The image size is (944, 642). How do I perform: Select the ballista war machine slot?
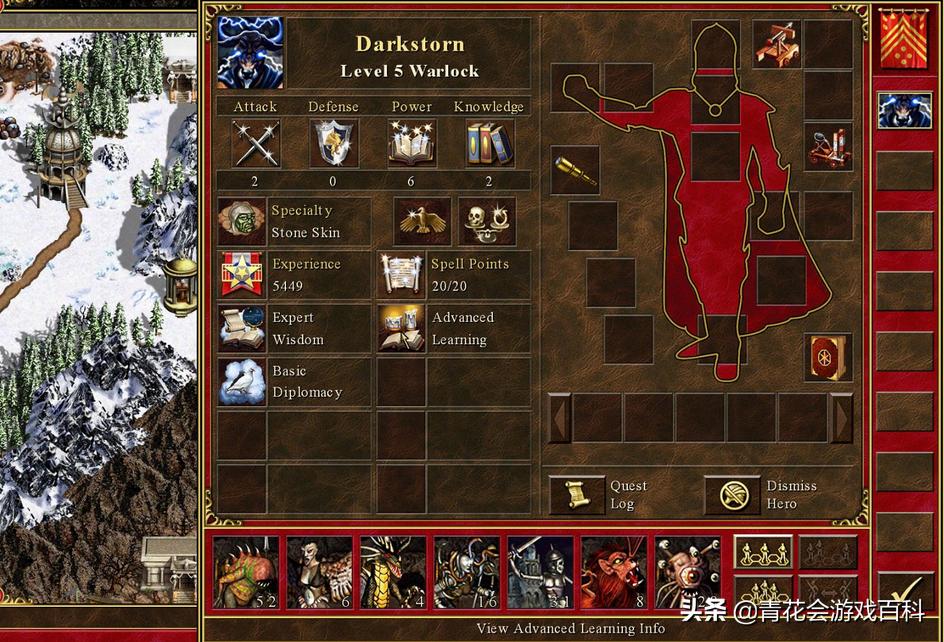coord(777,45)
